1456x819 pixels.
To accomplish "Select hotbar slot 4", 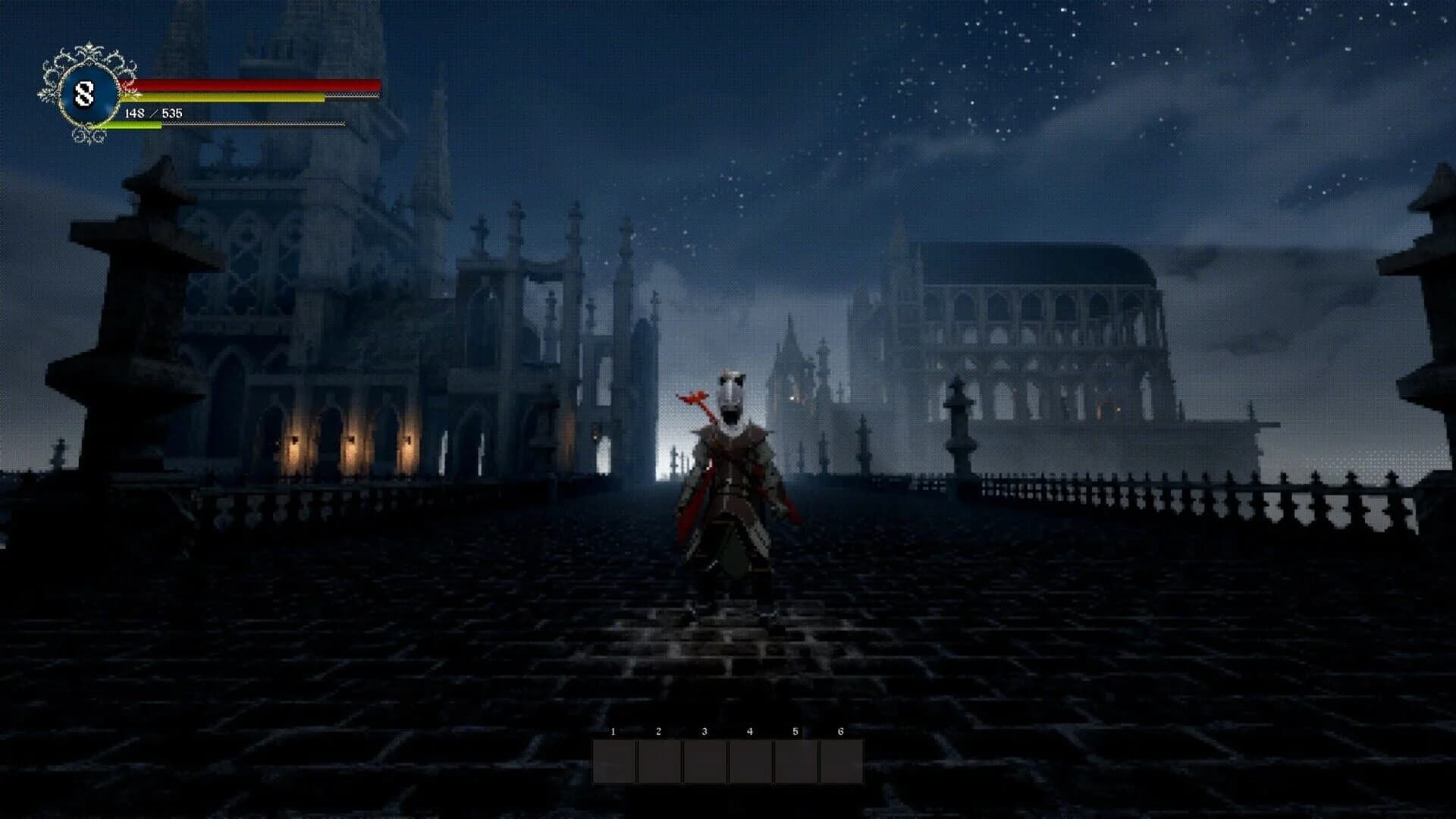I will click(751, 762).
